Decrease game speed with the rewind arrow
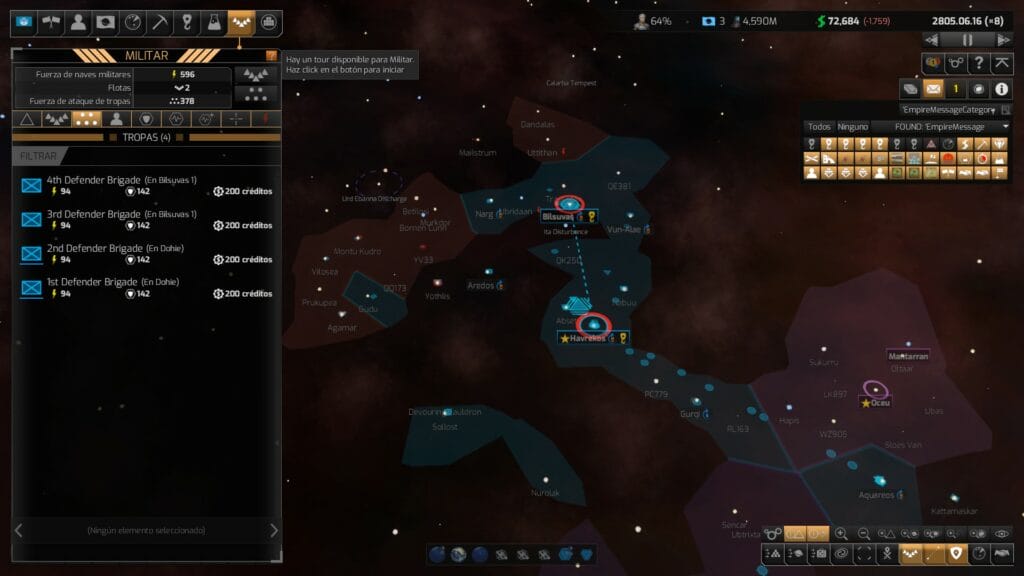 [932, 40]
